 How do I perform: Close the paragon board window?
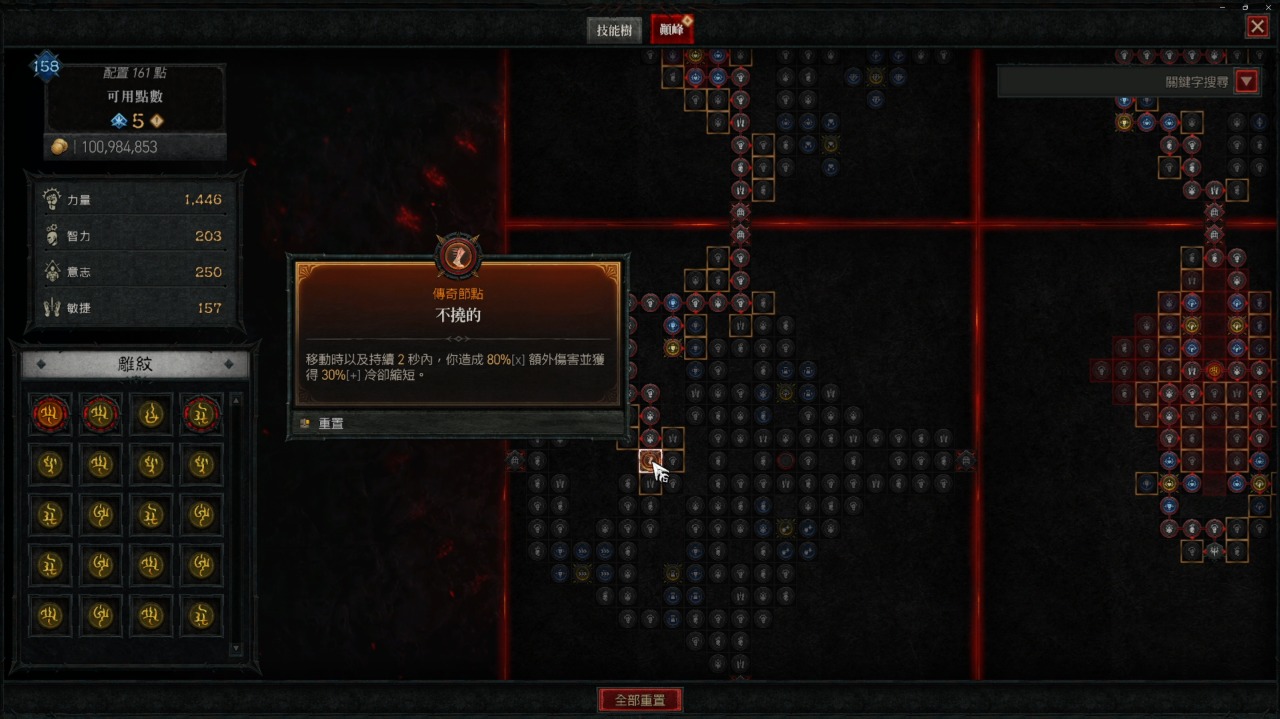point(1257,27)
